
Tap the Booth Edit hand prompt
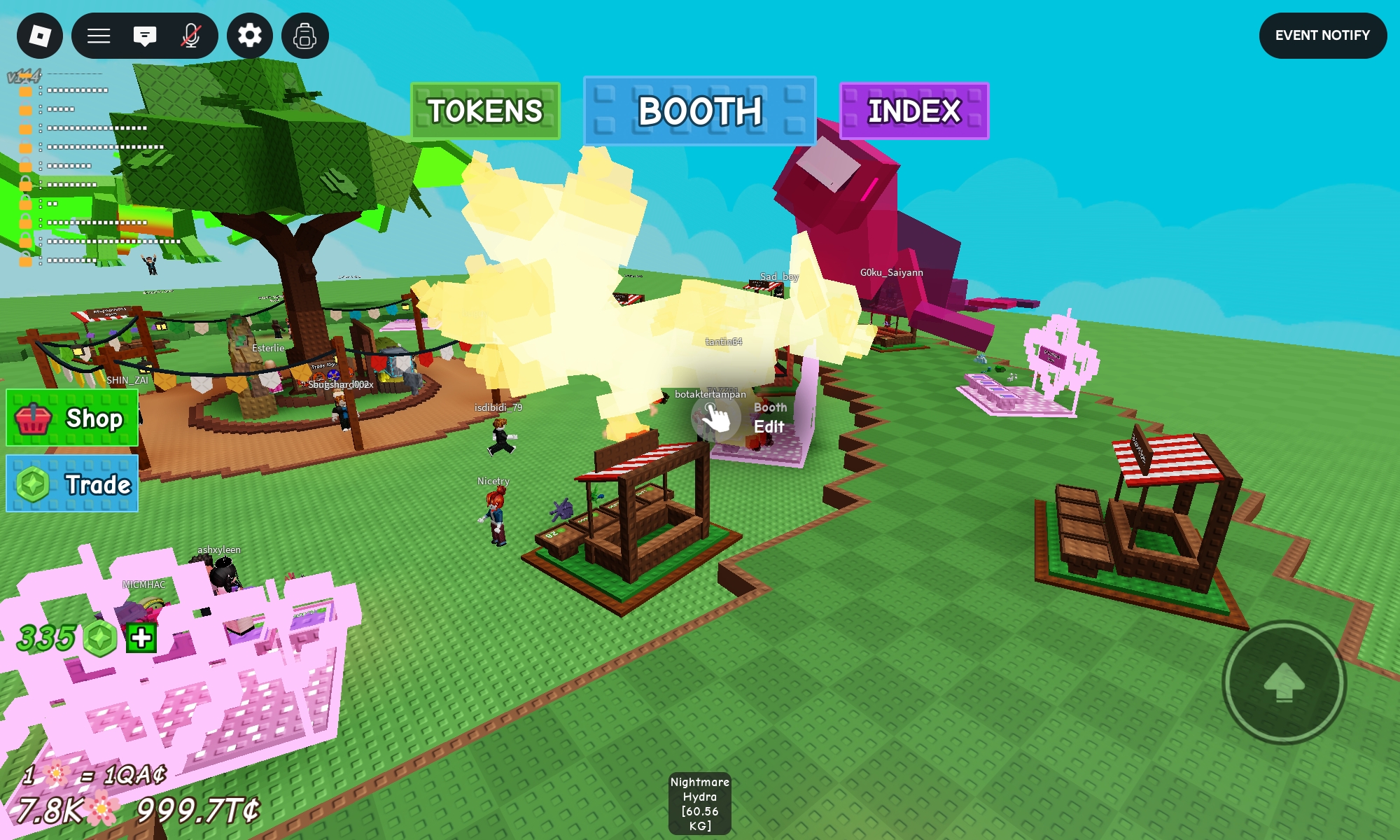pyautogui.click(x=715, y=418)
